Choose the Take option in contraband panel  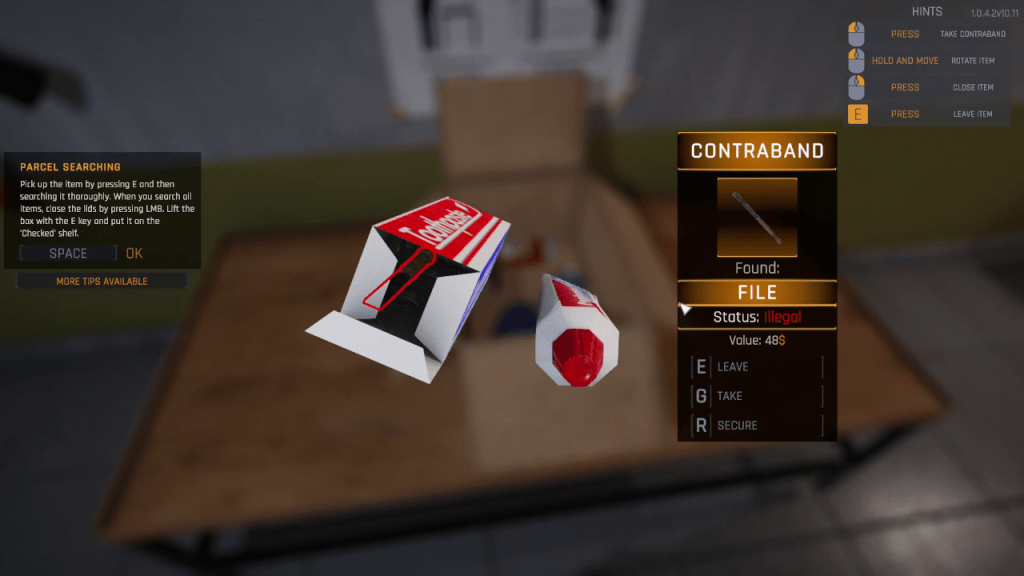[756, 396]
